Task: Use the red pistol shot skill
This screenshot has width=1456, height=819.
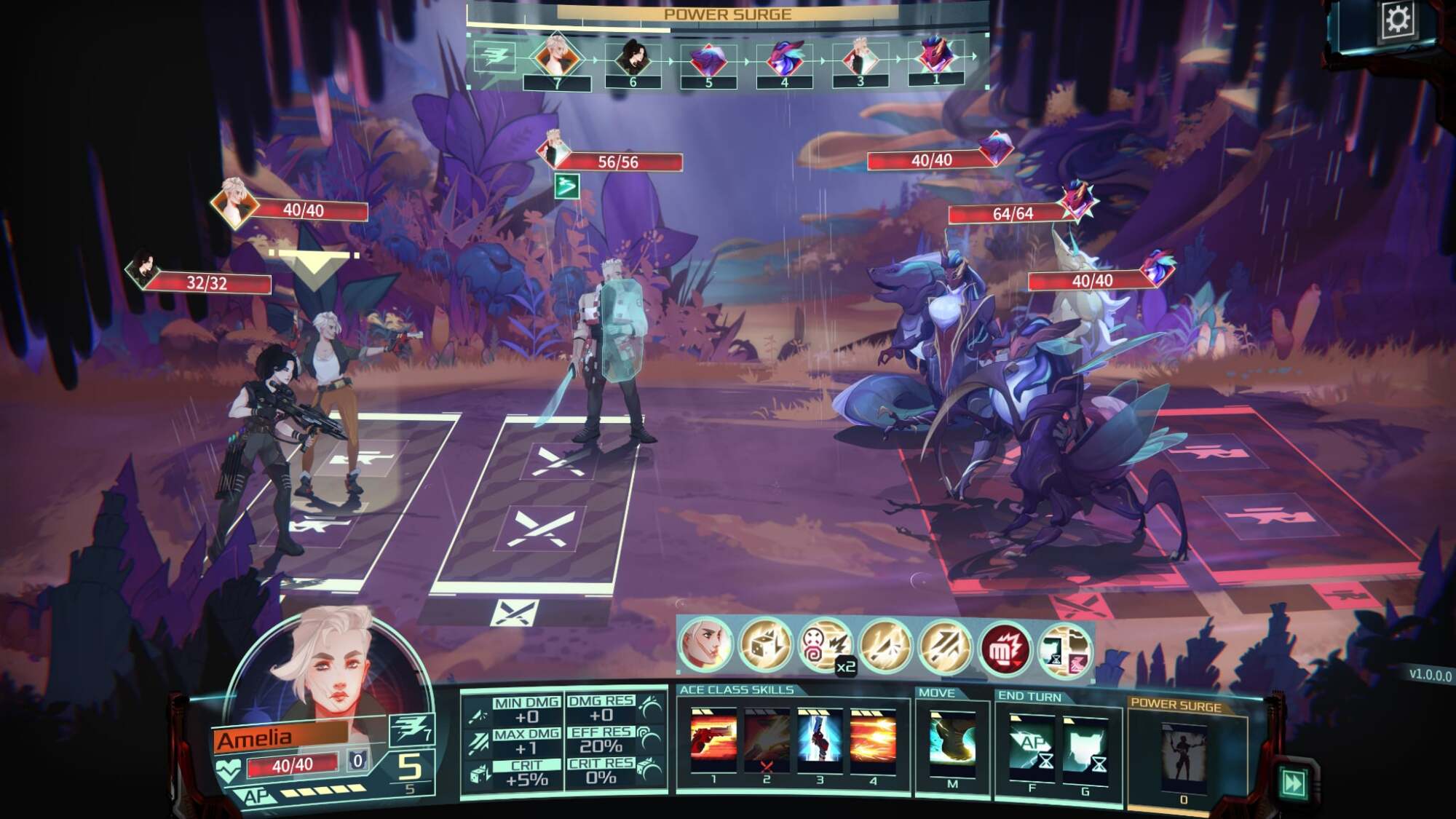Action: (x=713, y=740)
